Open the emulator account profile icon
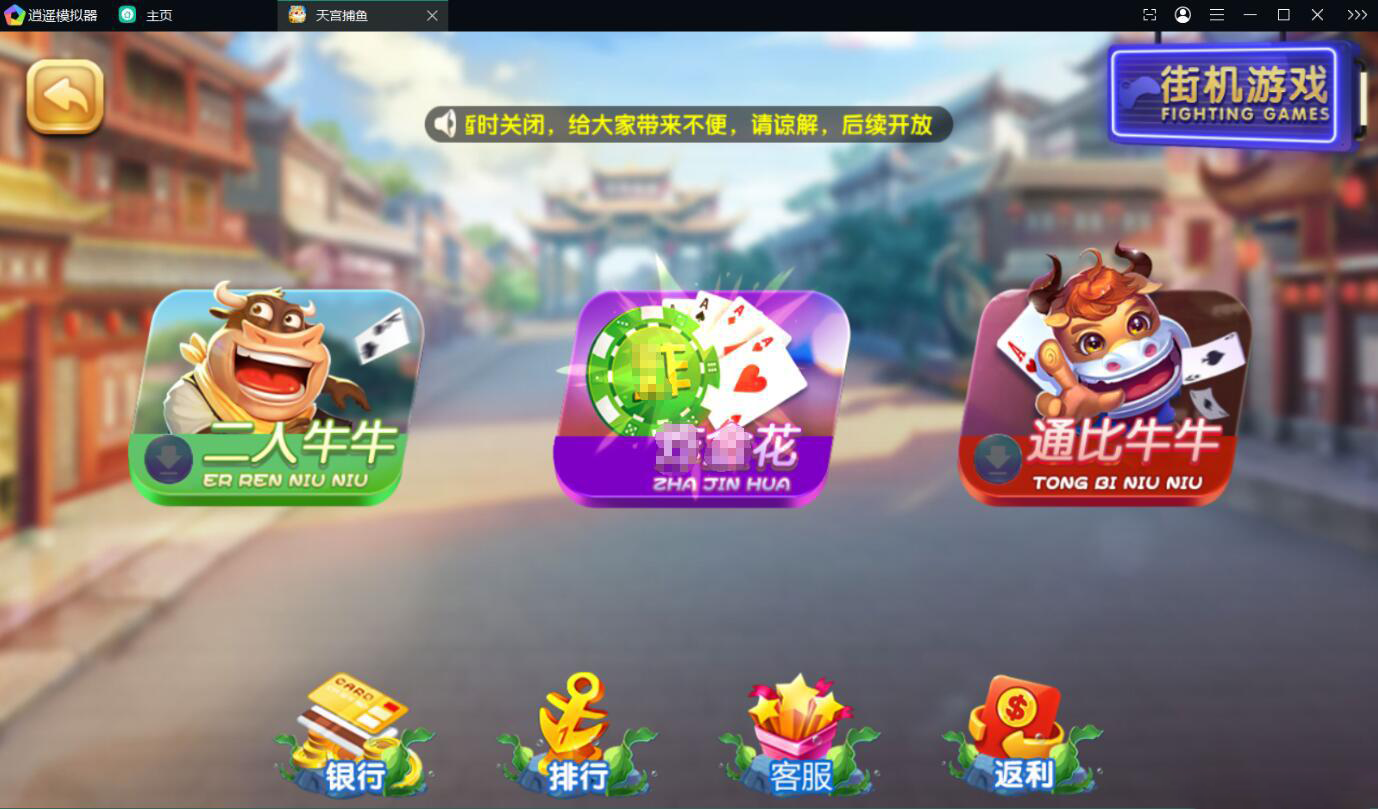 [1182, 14]
